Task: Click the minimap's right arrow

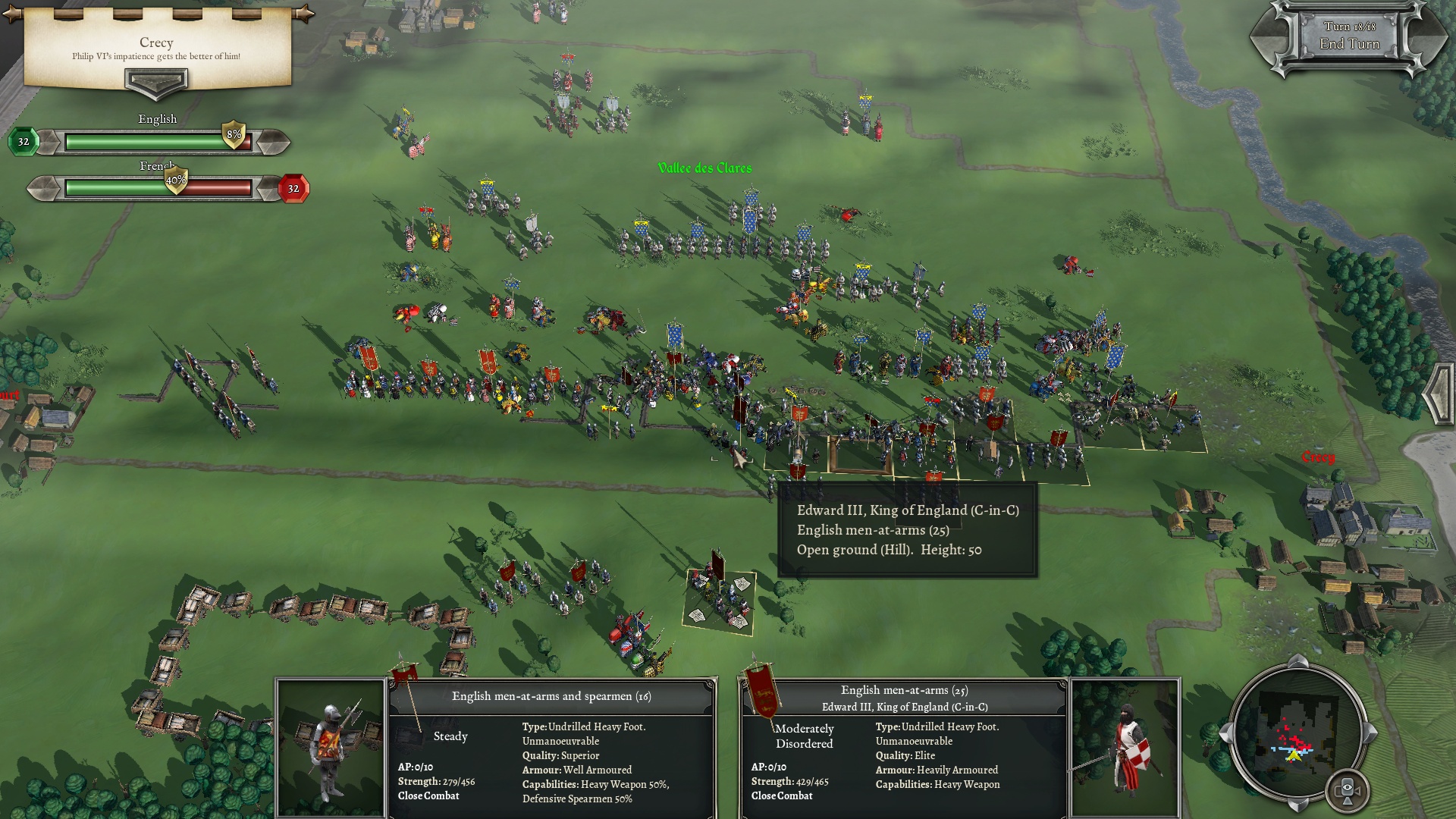Action: 1370,733
